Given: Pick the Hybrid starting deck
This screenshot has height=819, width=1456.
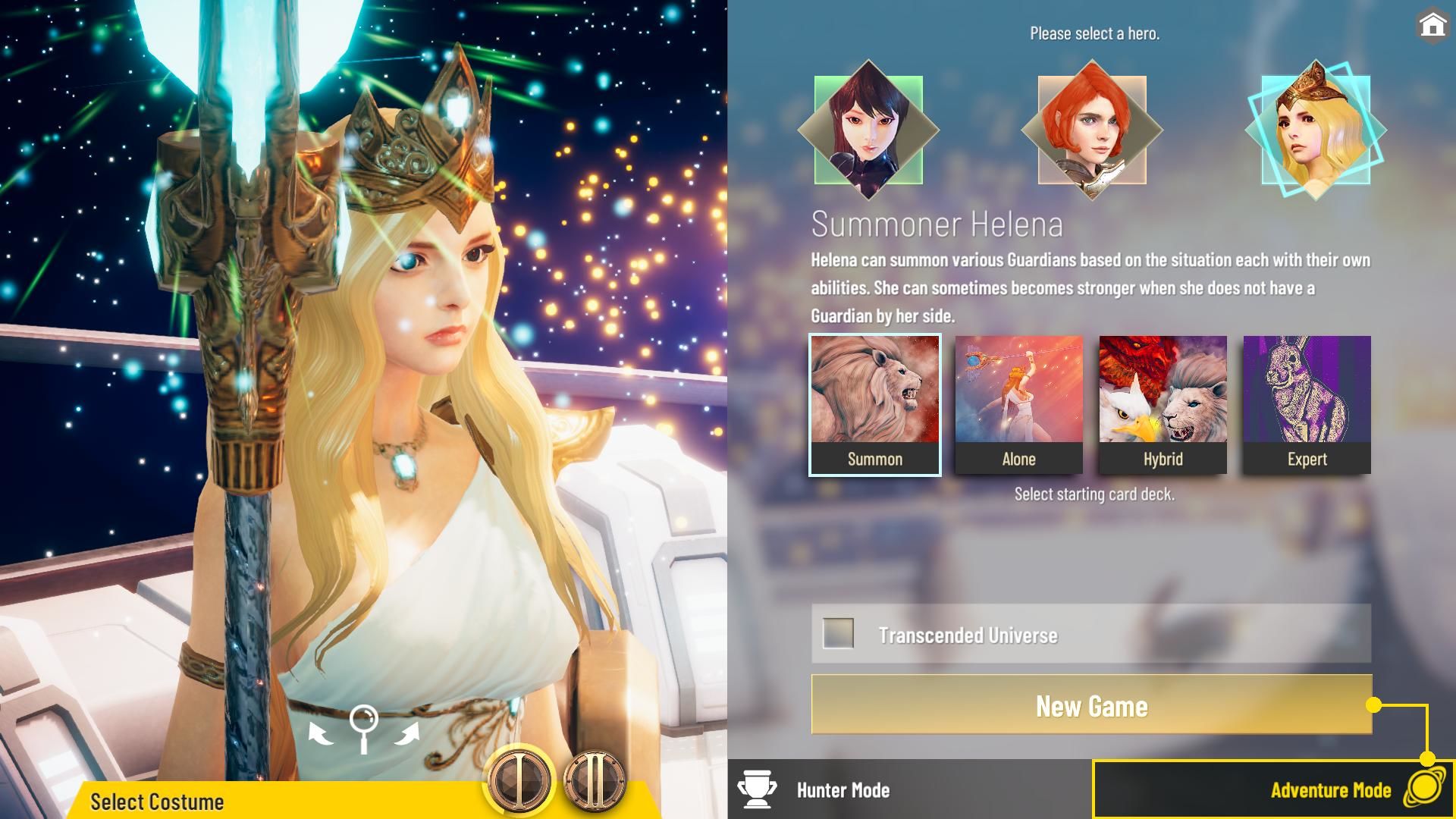Looking at the screenshot, I should [1163, 405].
